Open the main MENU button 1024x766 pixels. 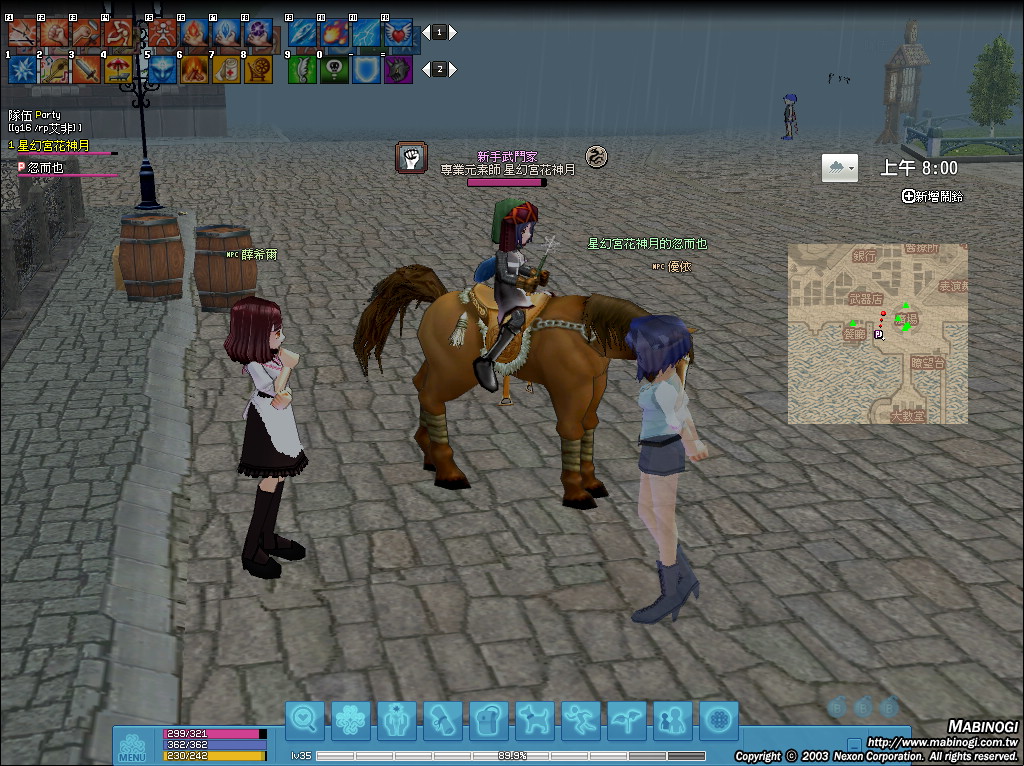pyautogui.click(x=132, y=746)
